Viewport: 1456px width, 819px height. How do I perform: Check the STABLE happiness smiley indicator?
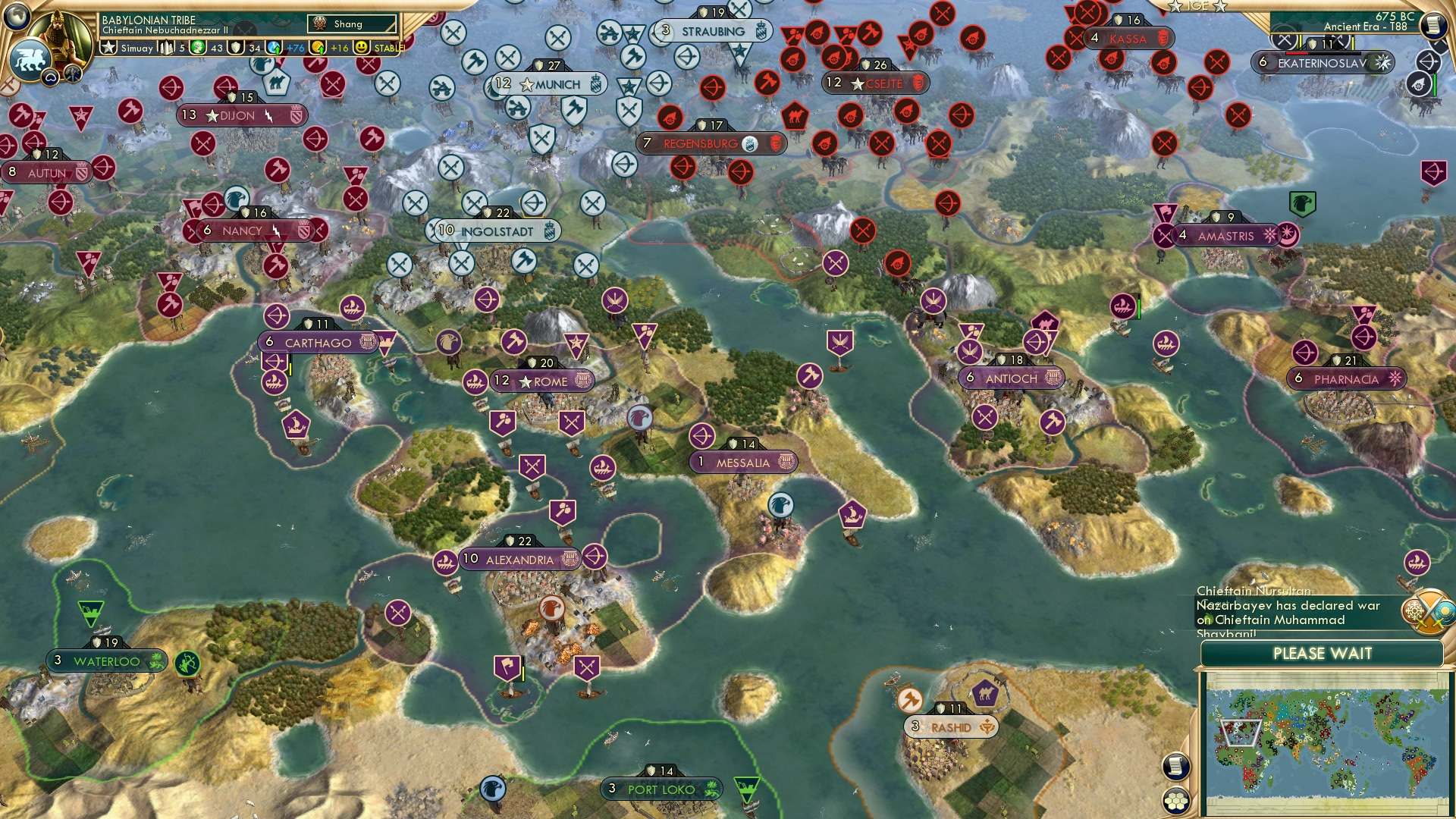pyautogui.click(x=362, y=47)
